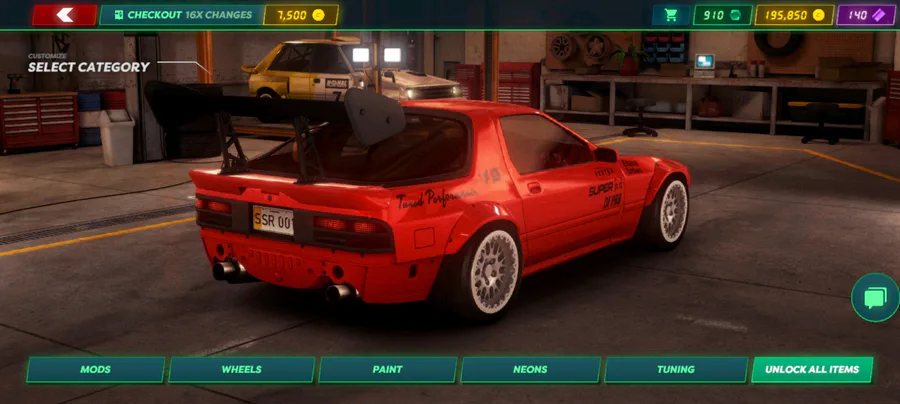Open the shopping cart shop
This screenshot has width=900, height=404.
click(670, 15)
